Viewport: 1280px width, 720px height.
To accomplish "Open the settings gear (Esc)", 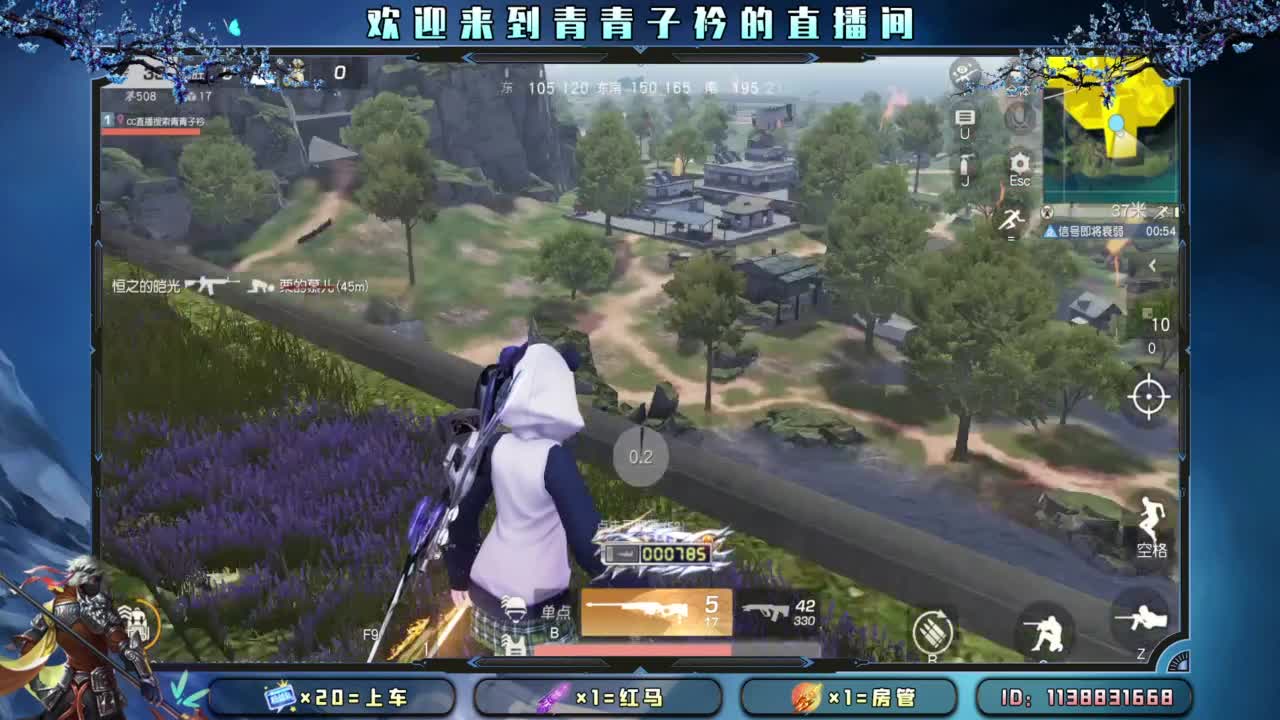I will (x=1019, y=162).
